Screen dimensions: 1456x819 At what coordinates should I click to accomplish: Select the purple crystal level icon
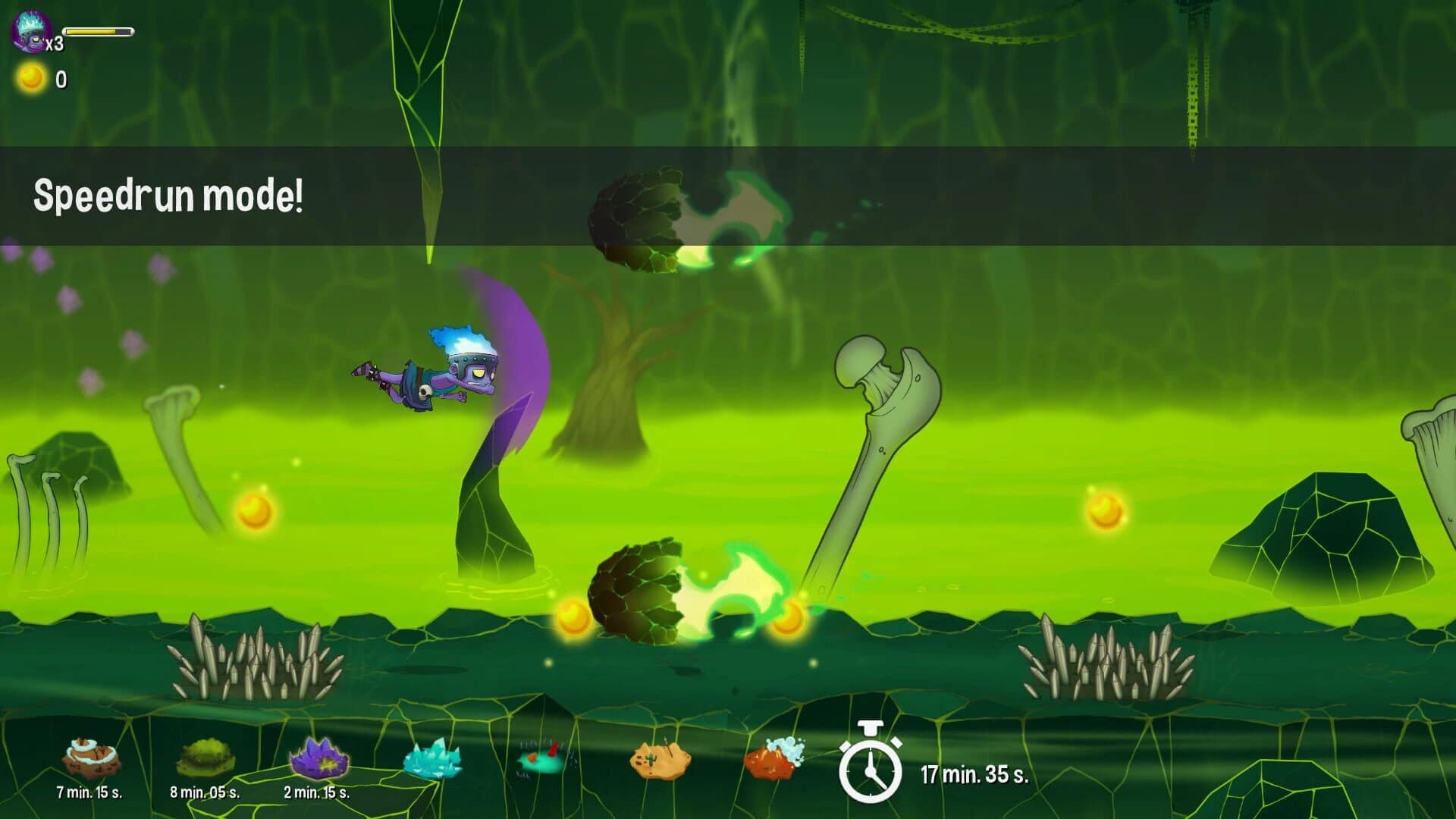coord(318,758)
